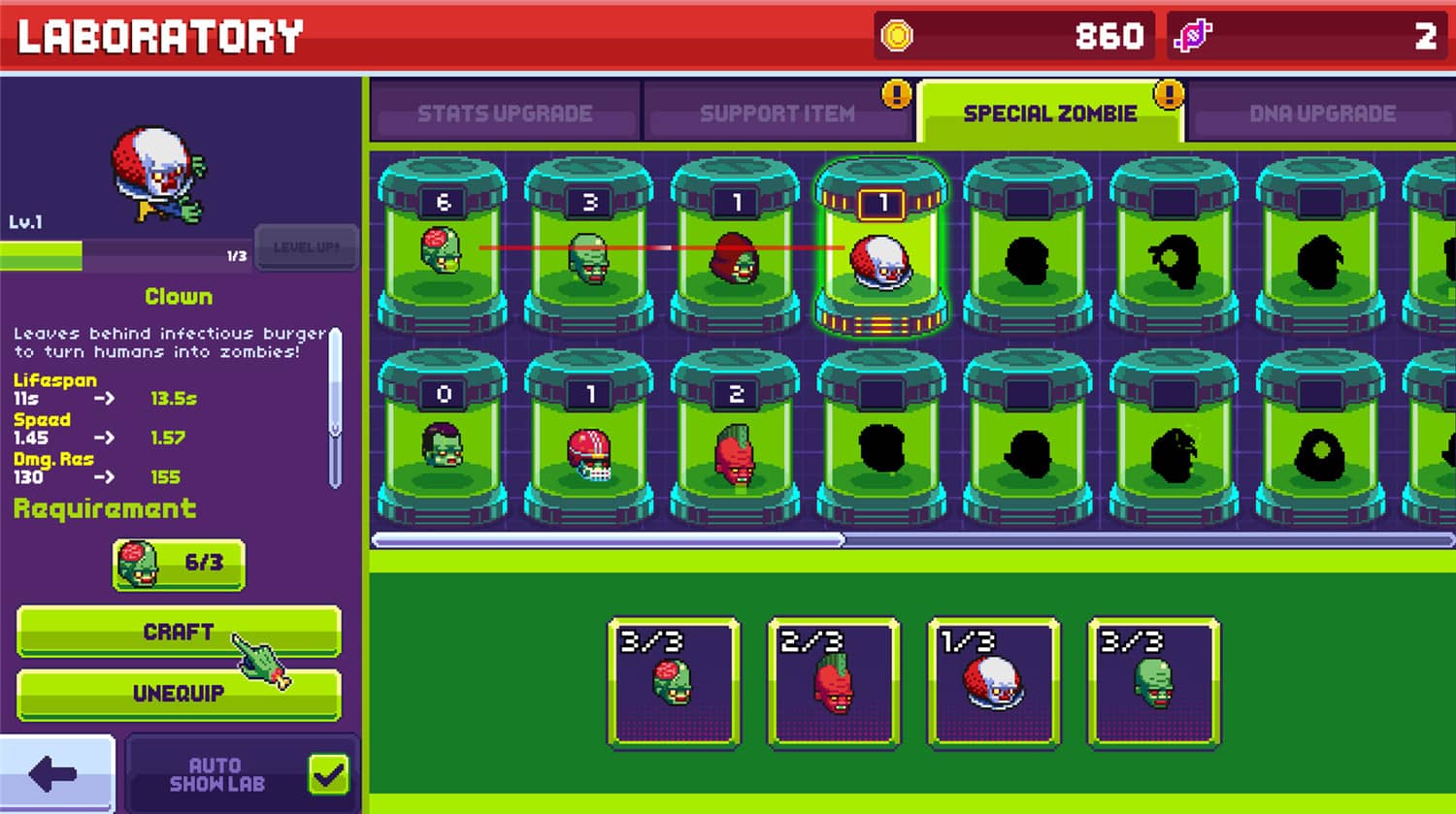Select the red mohawk zombie capsule showing 2

pyautogui.click(x=736, y=446)
